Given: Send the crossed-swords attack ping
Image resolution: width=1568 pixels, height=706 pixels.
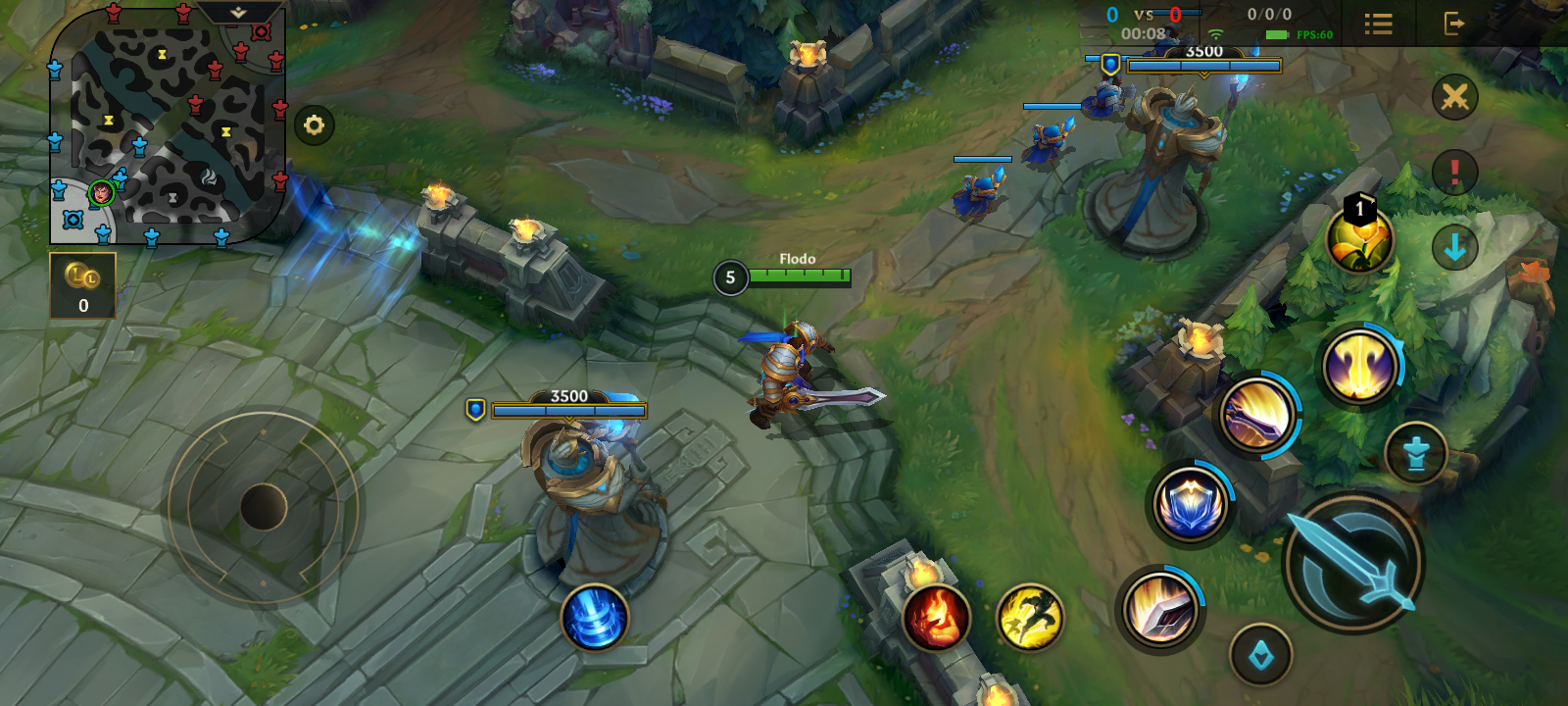Looking at the screenshot, I should 1455,97.
